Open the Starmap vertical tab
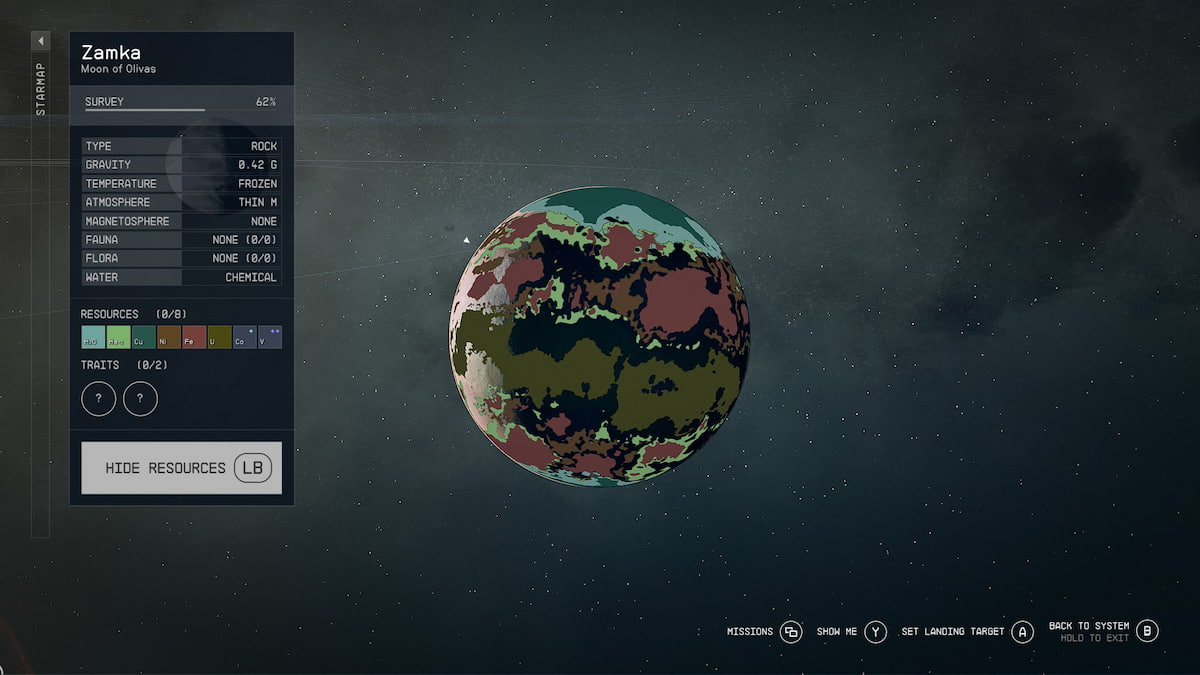The width and height of the screenshot is (1200, 675). tap(41, 92)
